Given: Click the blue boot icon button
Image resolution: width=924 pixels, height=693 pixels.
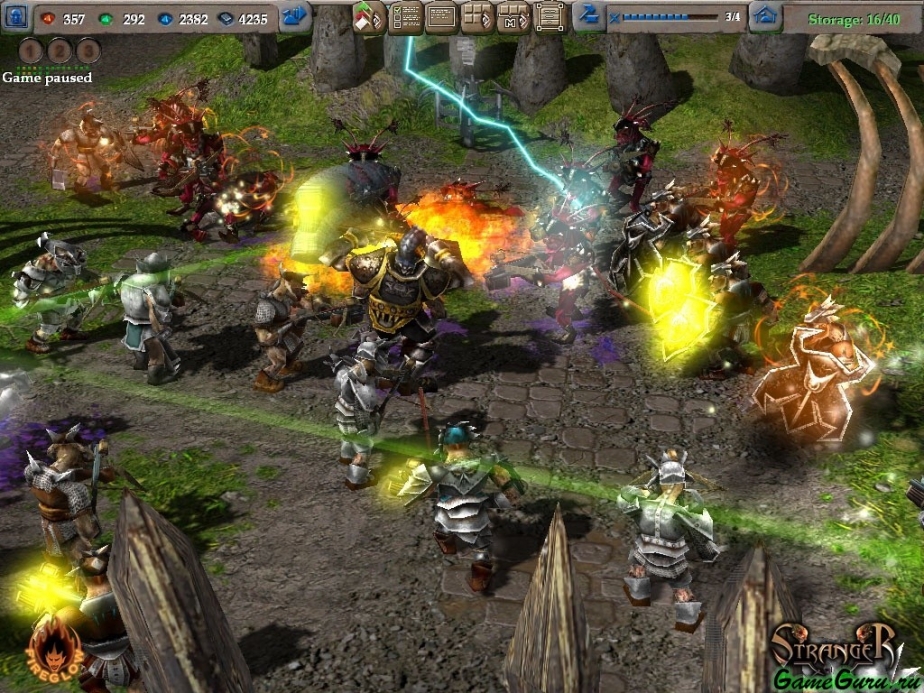Looking at the screenshot, I should pyautogui.click(x=590, y=17).
